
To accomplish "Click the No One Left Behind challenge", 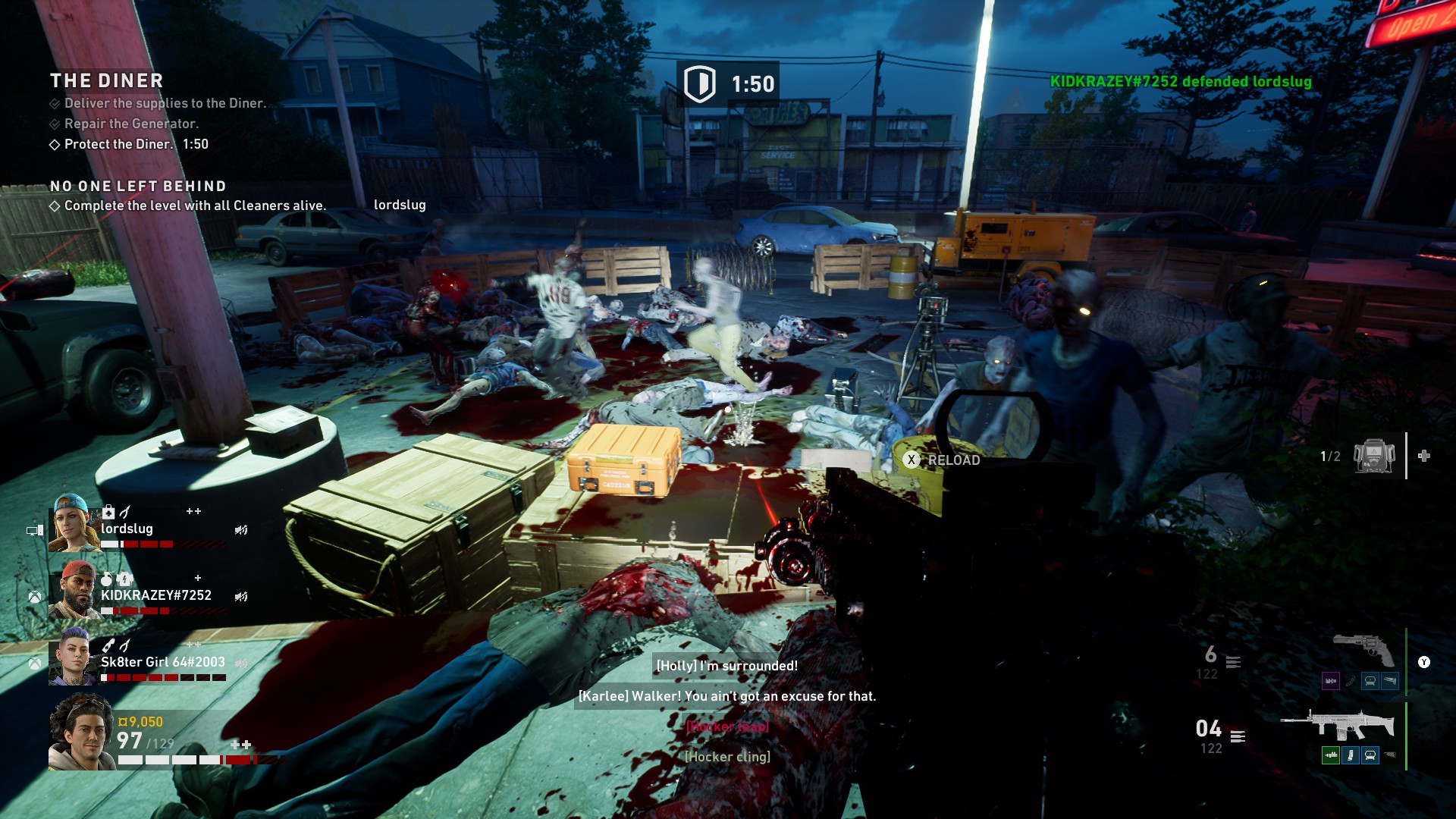I will pos(138,187).
